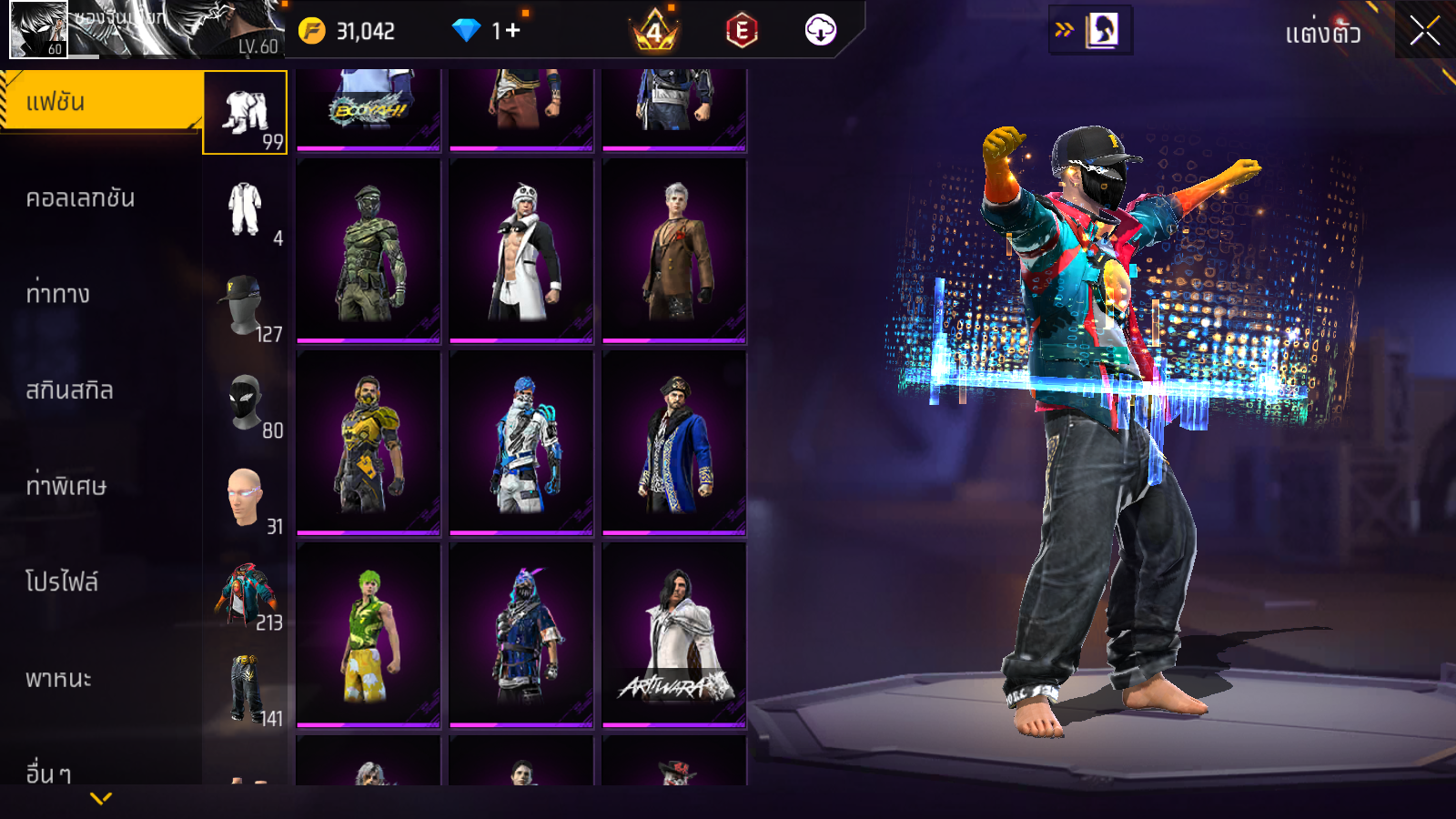Select the outfit sets category with 99 items
This screenshot has height=819, width=1456.
click(x=245, y=113)
